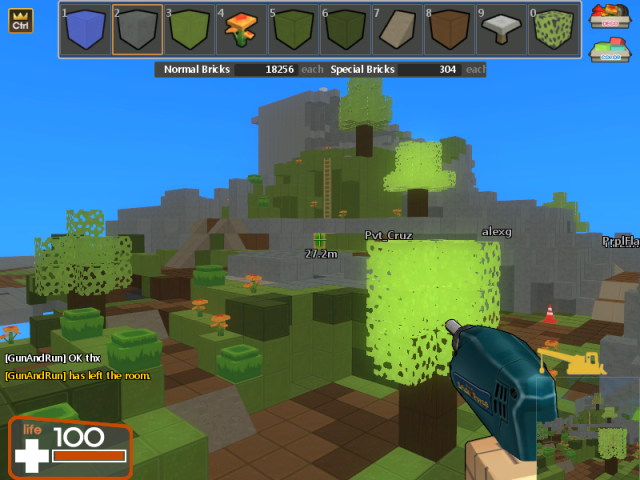Select the orange flower in slot 4
This screenshot has width=640, height=480.
click(241, 30)
